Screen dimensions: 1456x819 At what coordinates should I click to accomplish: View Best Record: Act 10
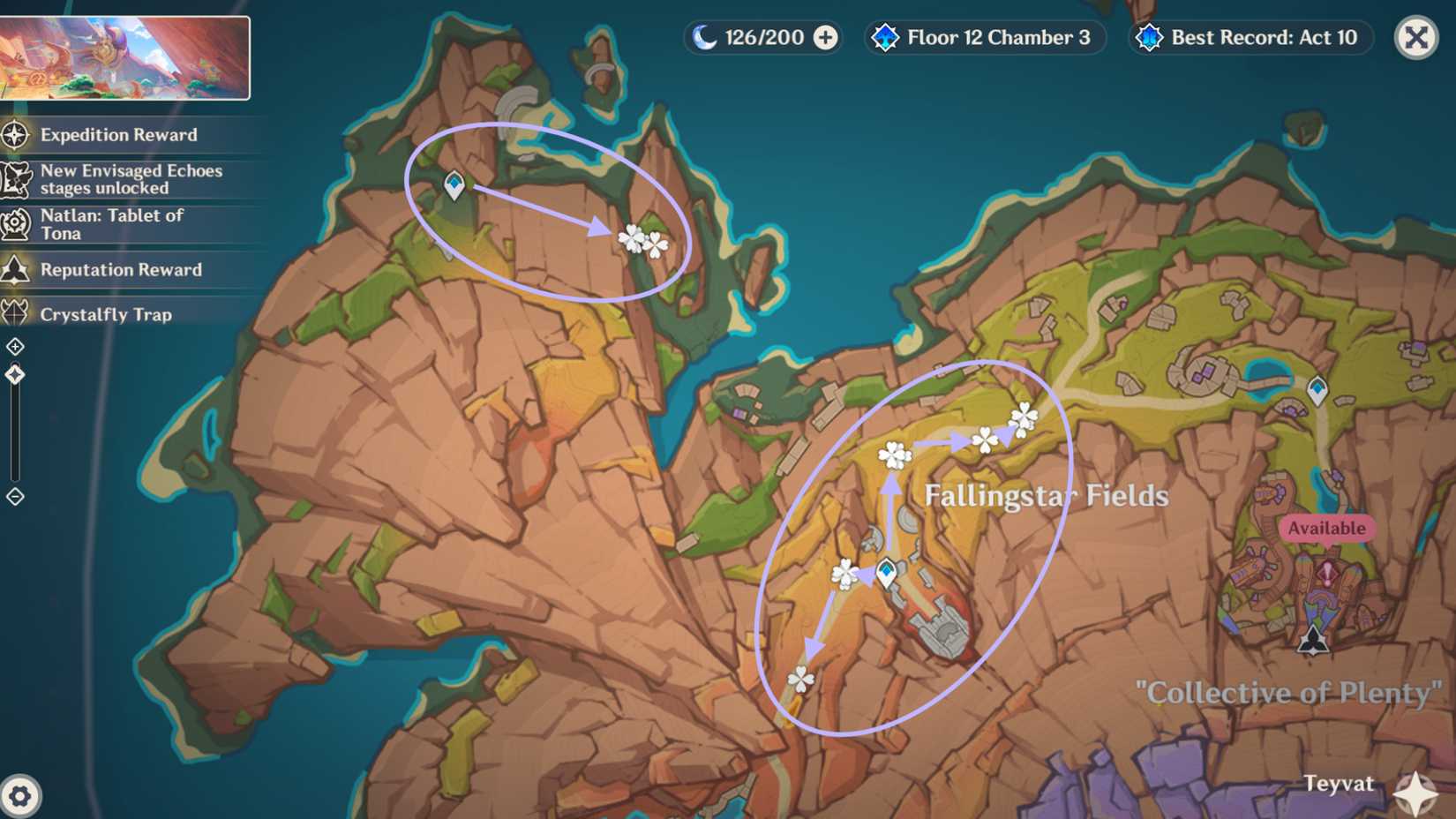[1250, 37]
